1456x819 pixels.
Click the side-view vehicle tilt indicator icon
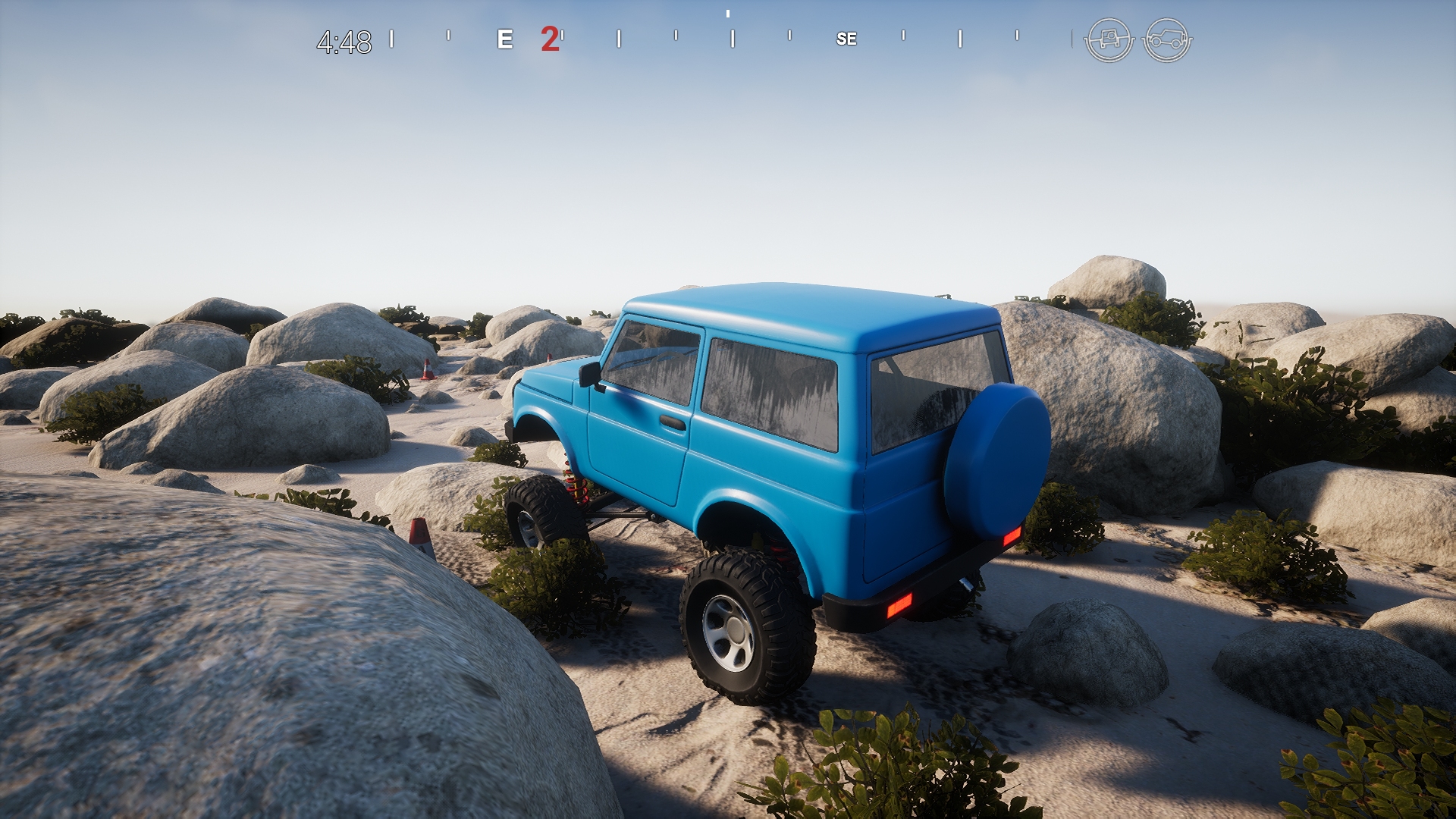[1167, 37]
